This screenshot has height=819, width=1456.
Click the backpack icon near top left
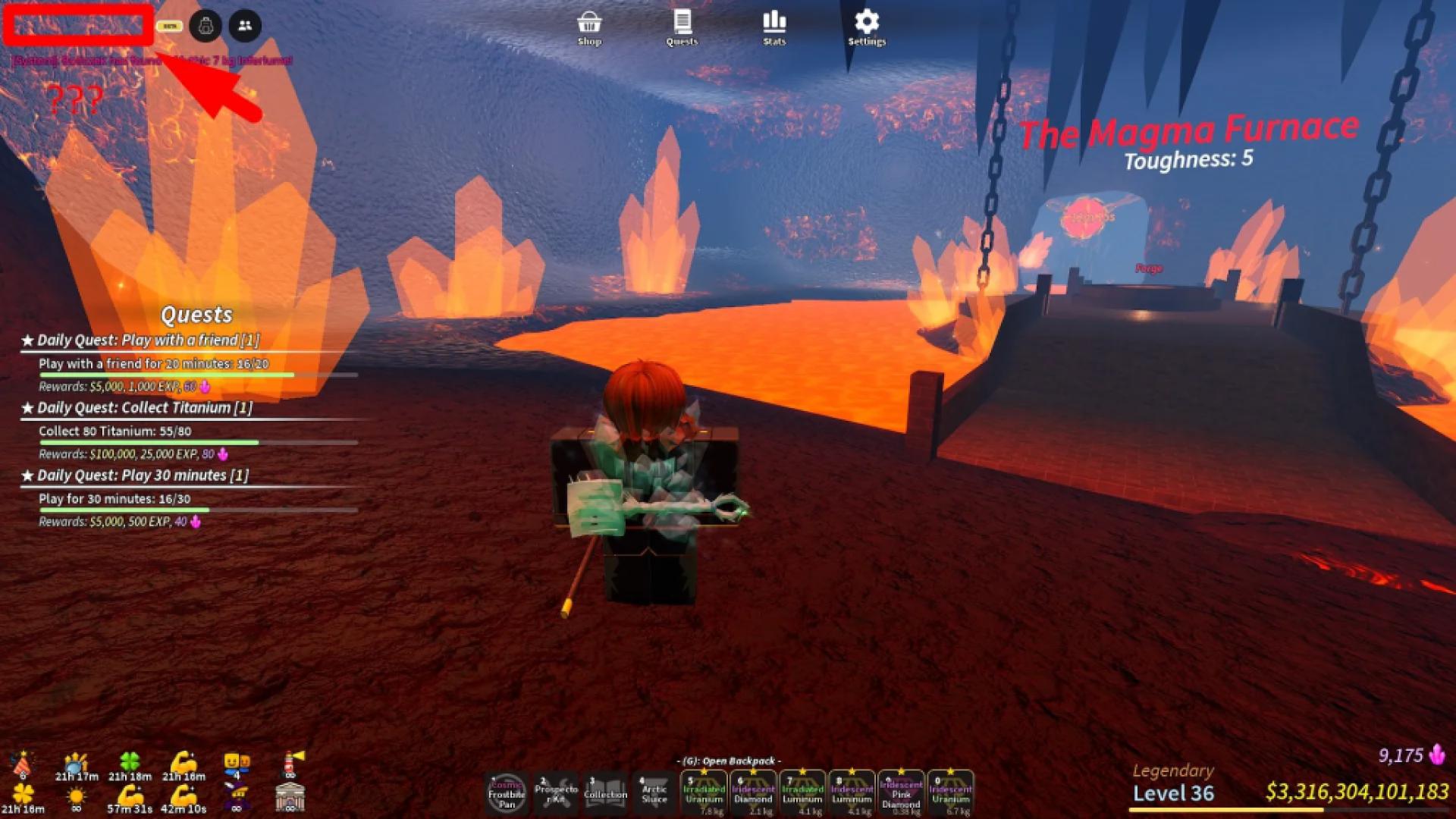pos(203,26)
